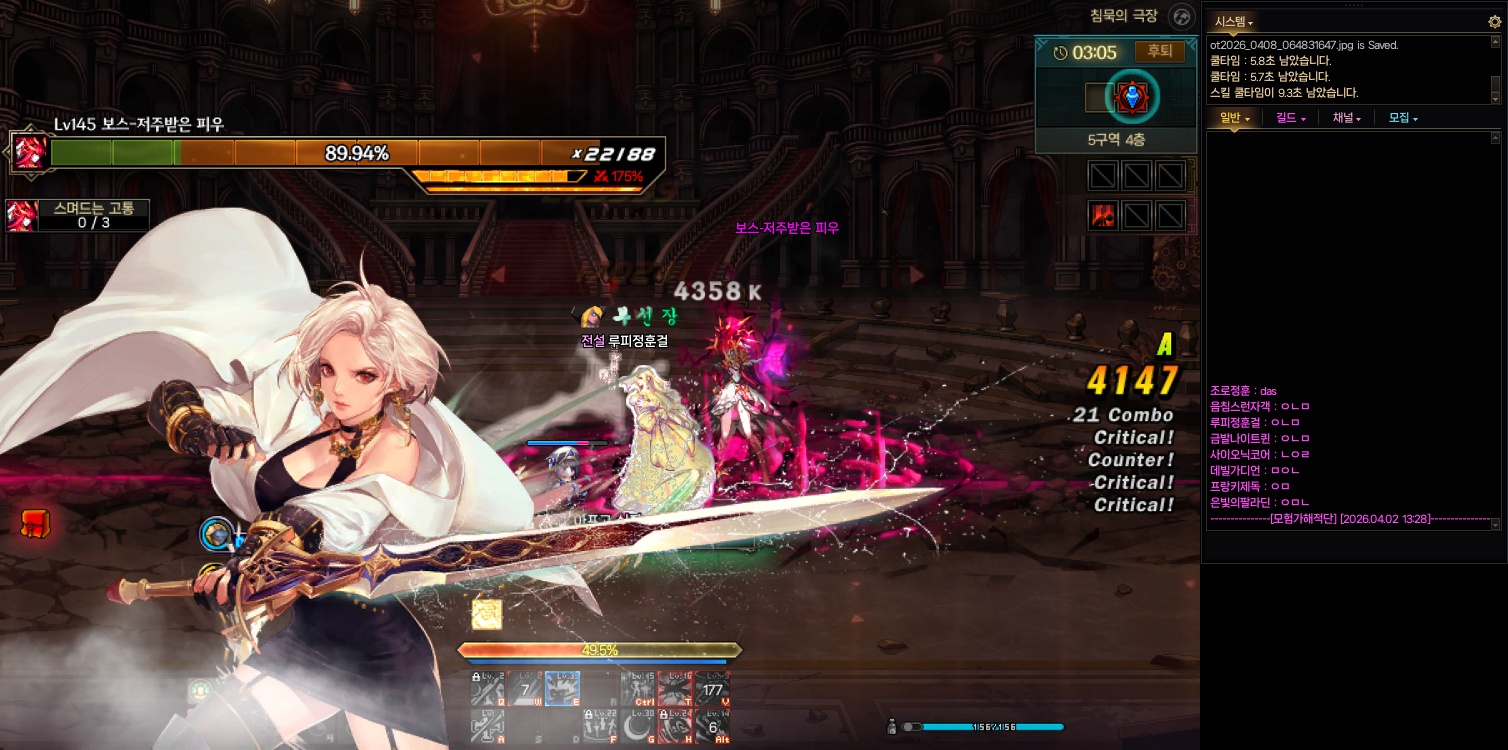Open the 시스템 chat tab dropdown
This screenshot has height=750, width=1508.
point(1233,21)
